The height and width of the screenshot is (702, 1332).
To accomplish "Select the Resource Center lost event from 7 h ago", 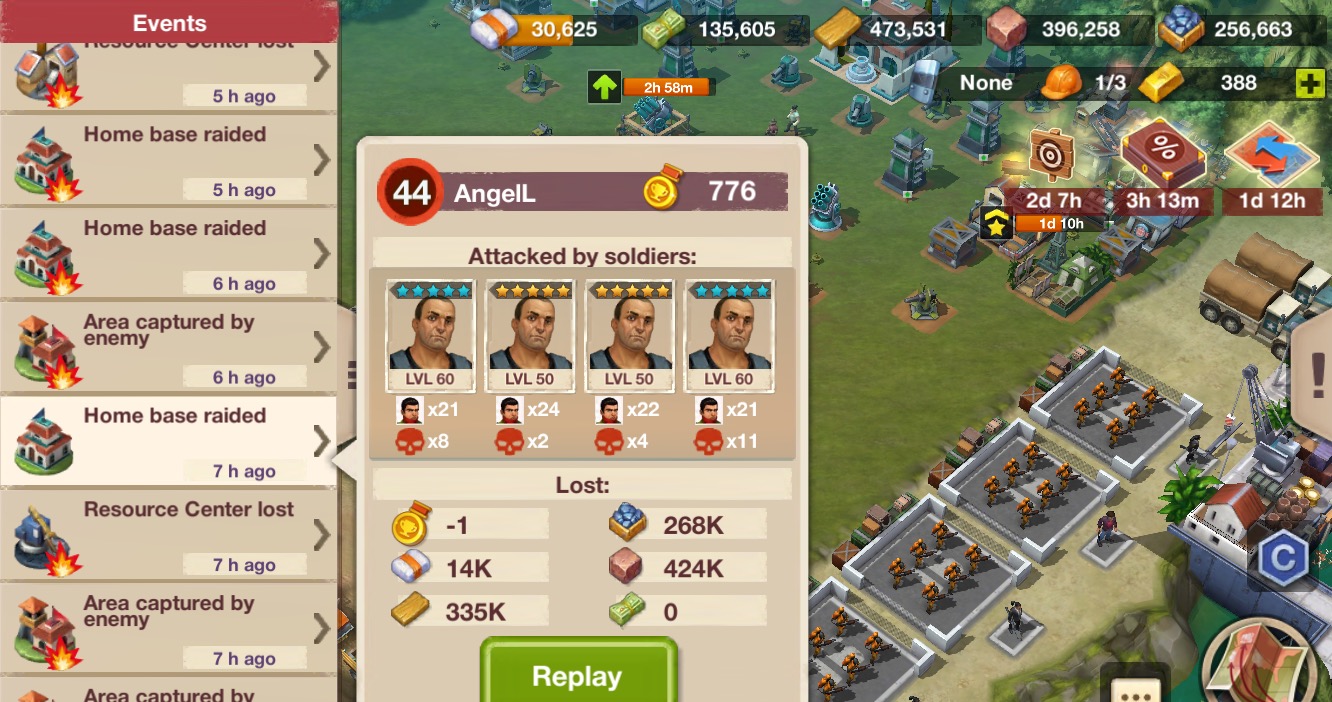I will 168,535.
